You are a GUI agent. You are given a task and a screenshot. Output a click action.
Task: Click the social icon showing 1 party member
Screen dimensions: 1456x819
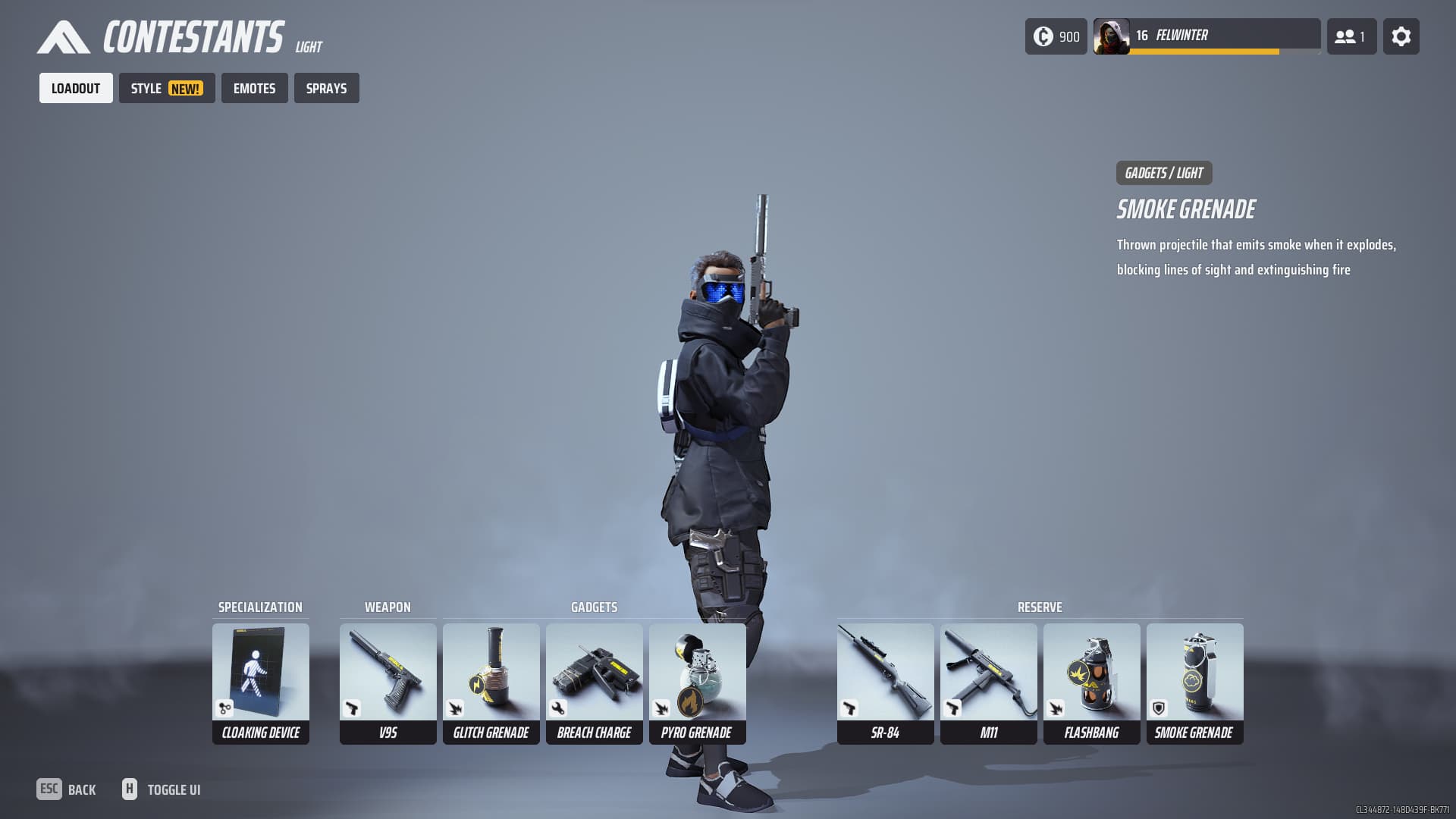pos(1351,36)
